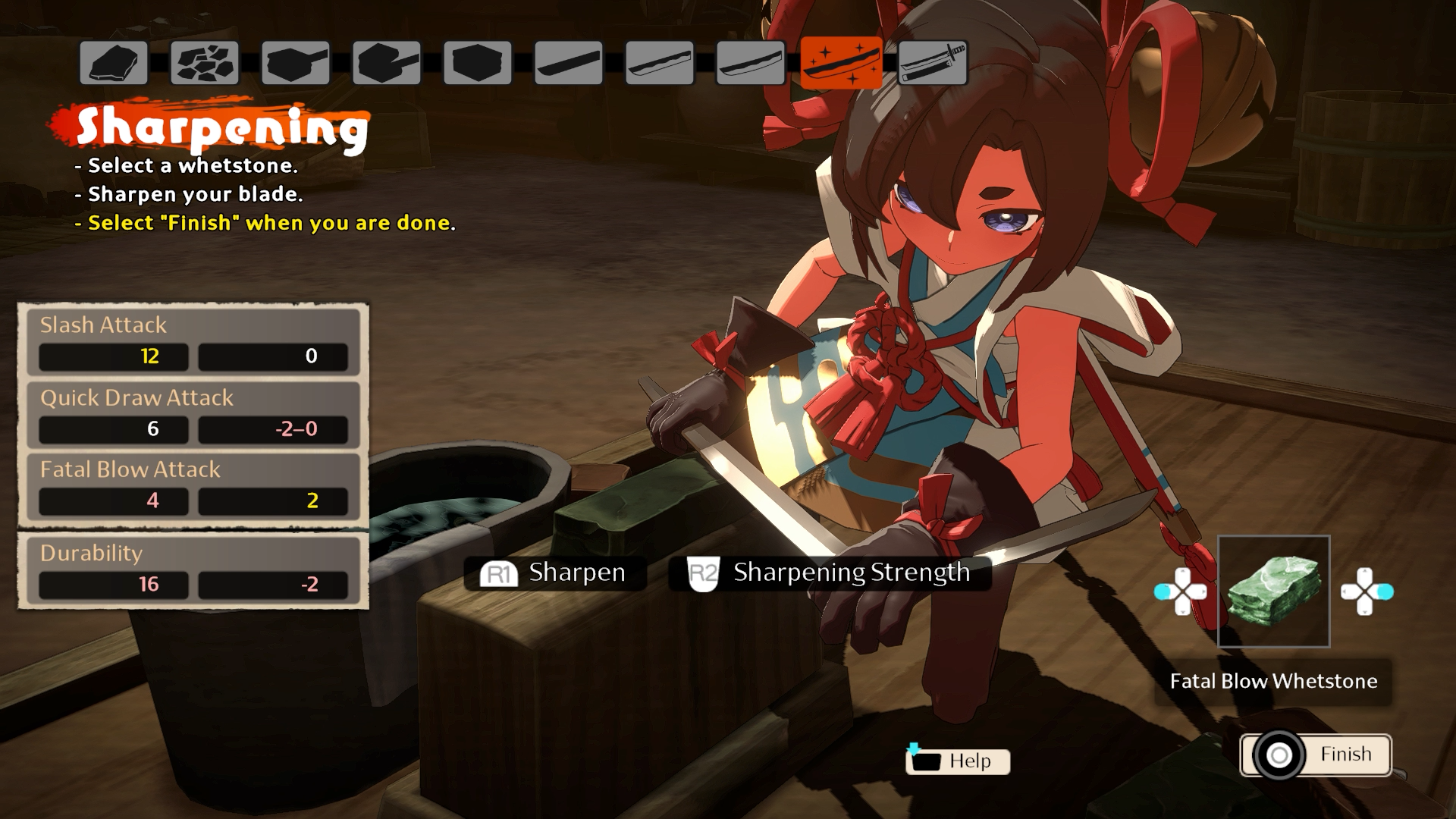The image size is (1456, 819).
Task: Click the circle button icon beside Finish
Action: [1280, 754]
